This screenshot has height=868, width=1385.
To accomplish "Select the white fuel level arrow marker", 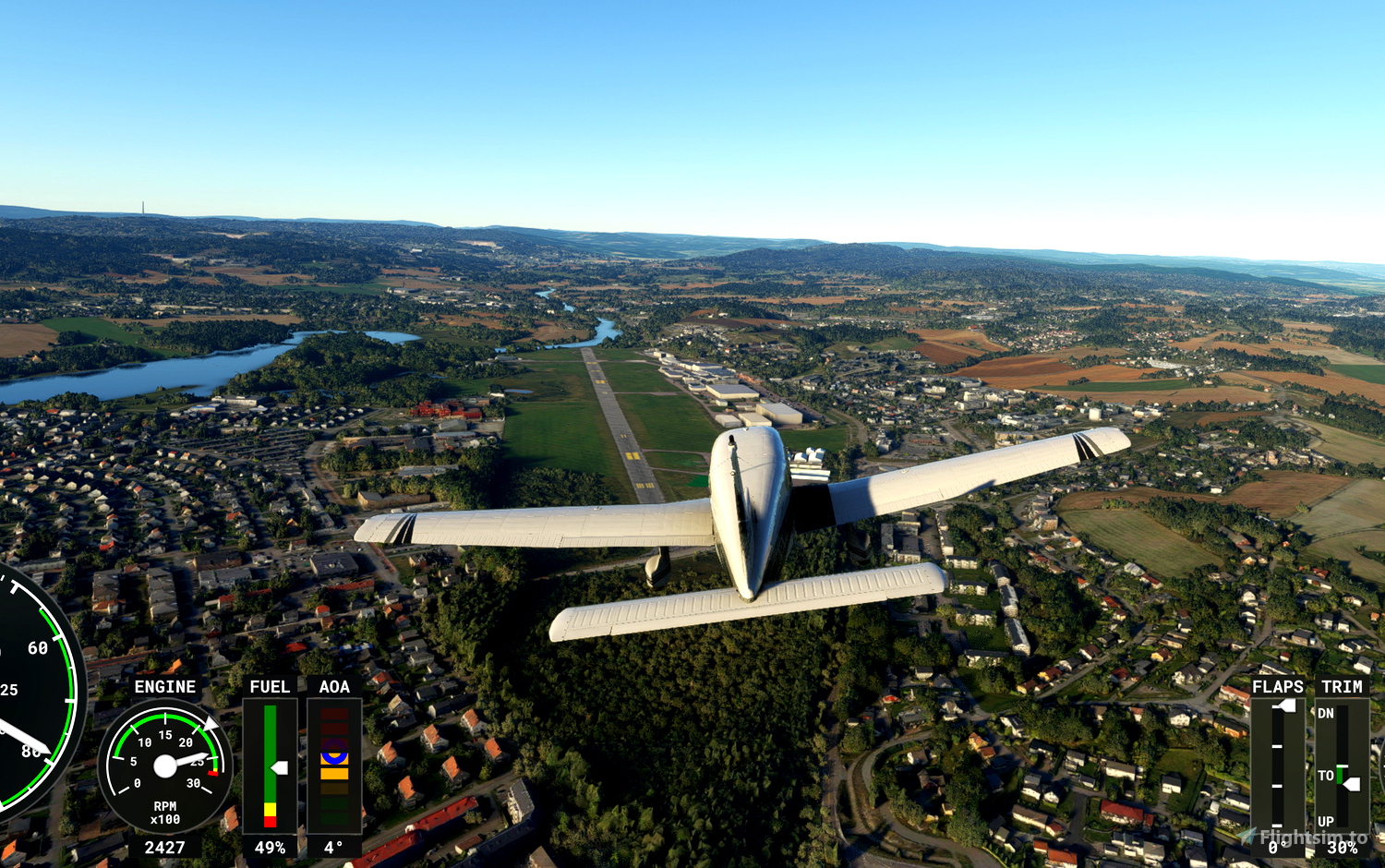I will (x=279, y=768).
